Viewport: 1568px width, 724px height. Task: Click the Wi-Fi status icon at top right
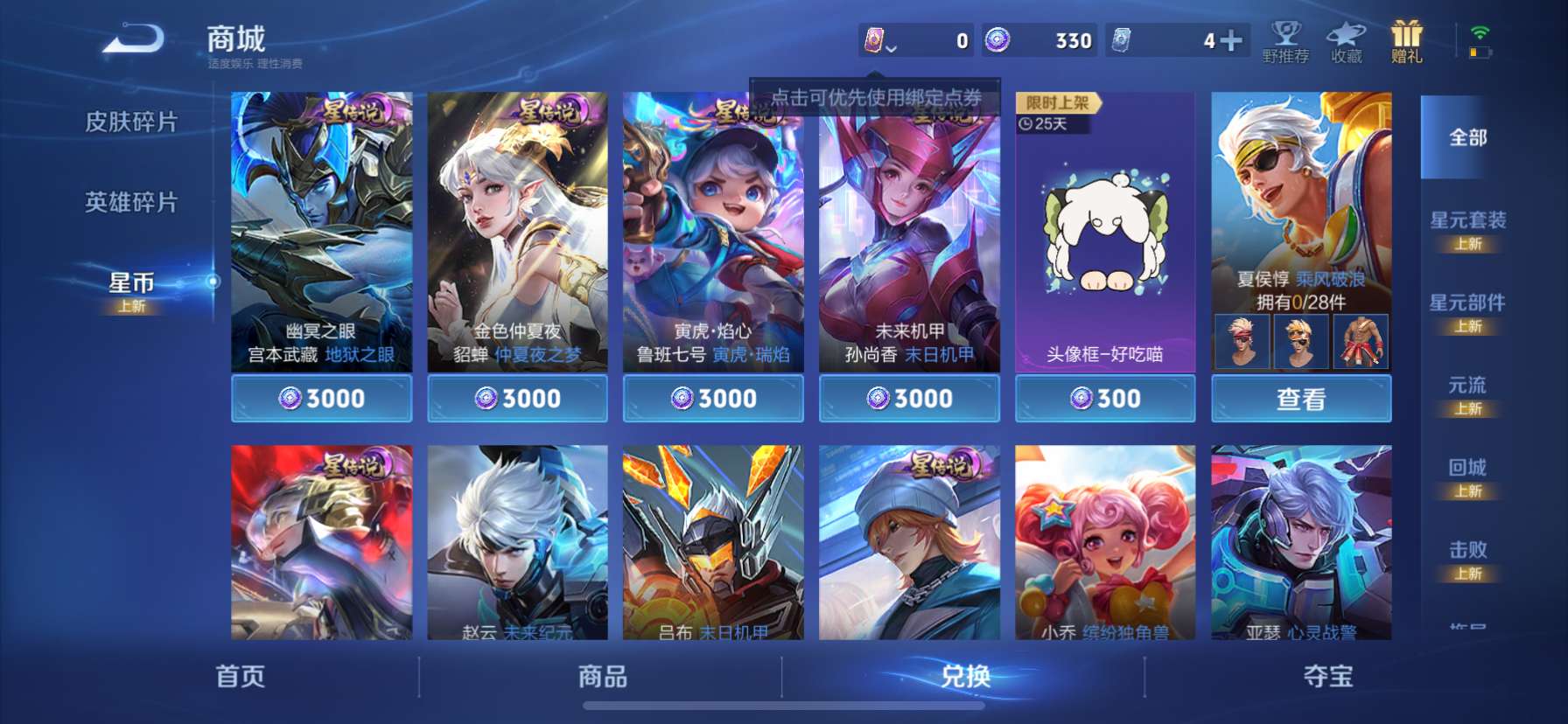pos(1481,32)
